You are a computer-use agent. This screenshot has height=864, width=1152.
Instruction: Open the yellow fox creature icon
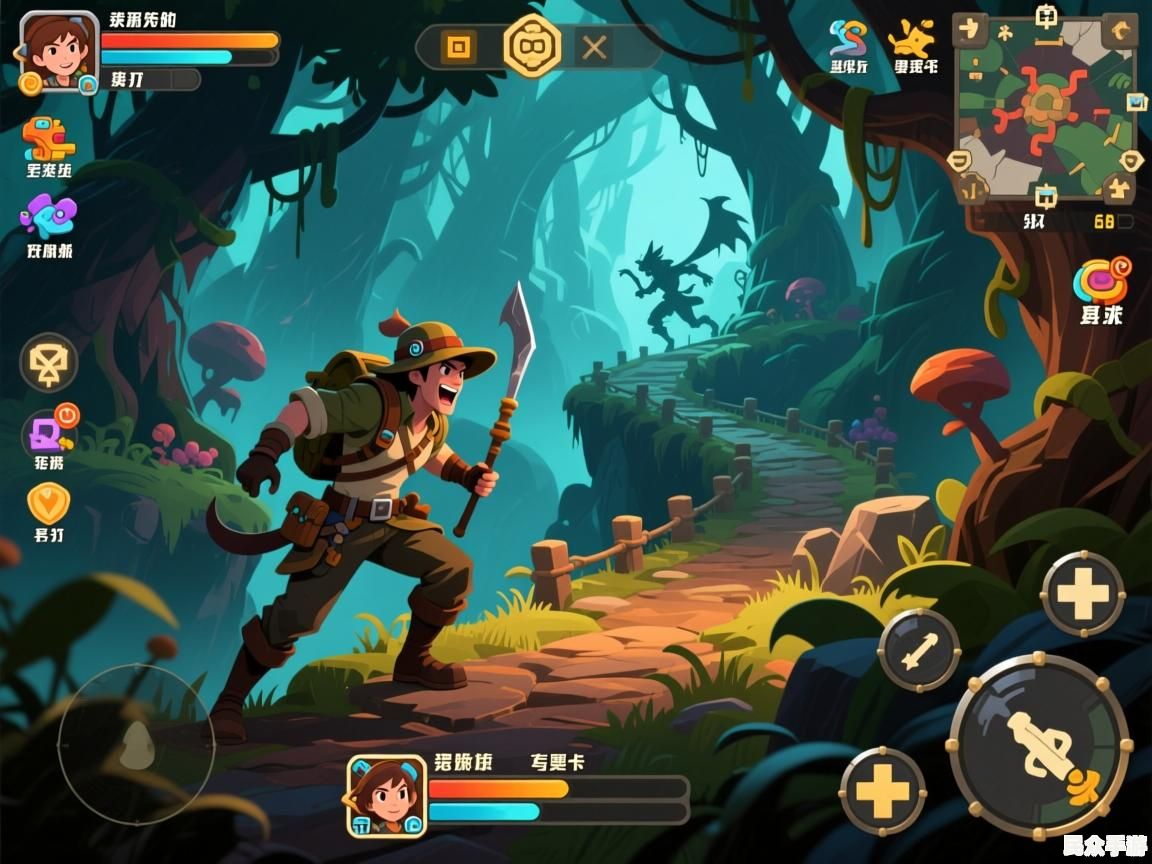[913, 40]
